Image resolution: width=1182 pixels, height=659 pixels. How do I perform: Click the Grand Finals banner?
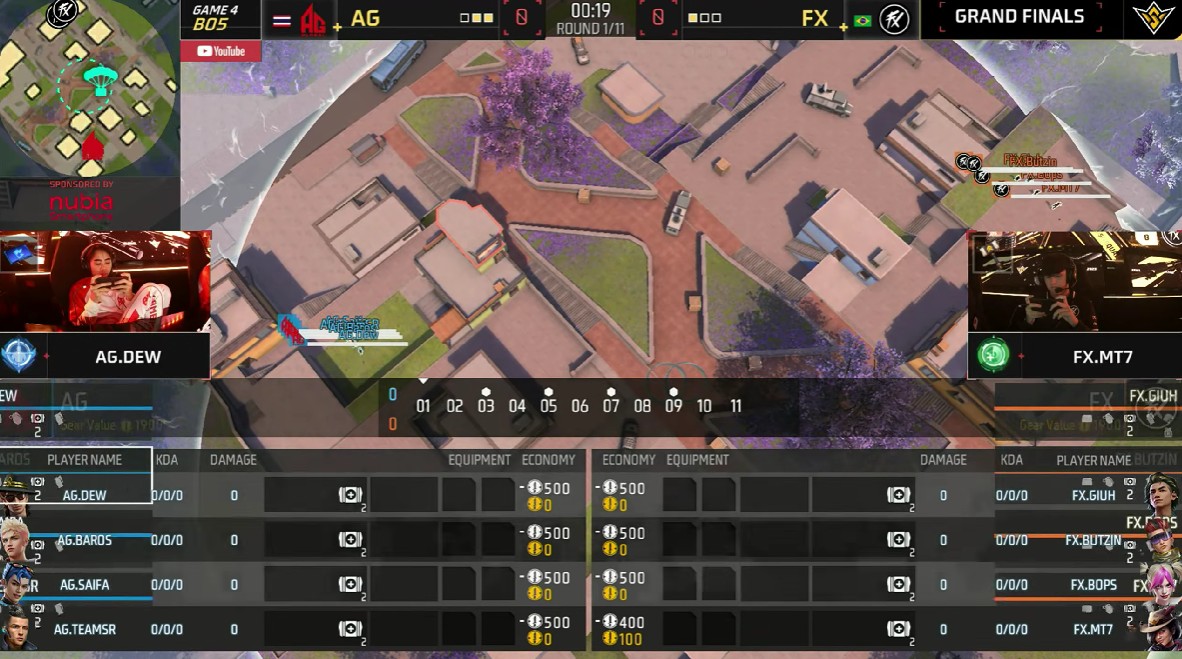tap(1019, 16)
